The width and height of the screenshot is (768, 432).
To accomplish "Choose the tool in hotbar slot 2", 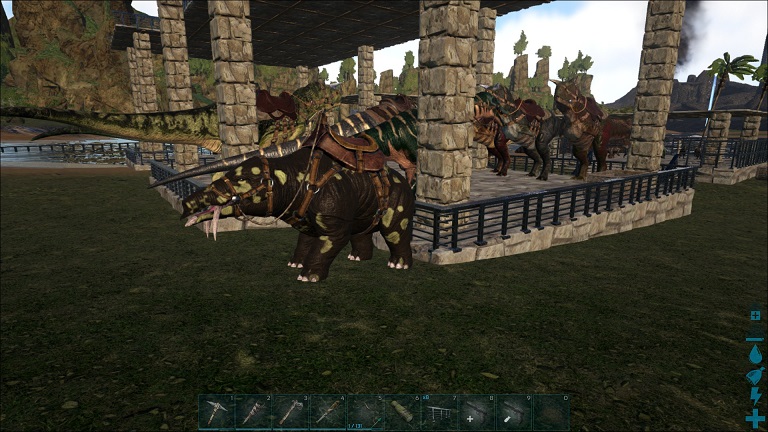I will tap(253, 412).
